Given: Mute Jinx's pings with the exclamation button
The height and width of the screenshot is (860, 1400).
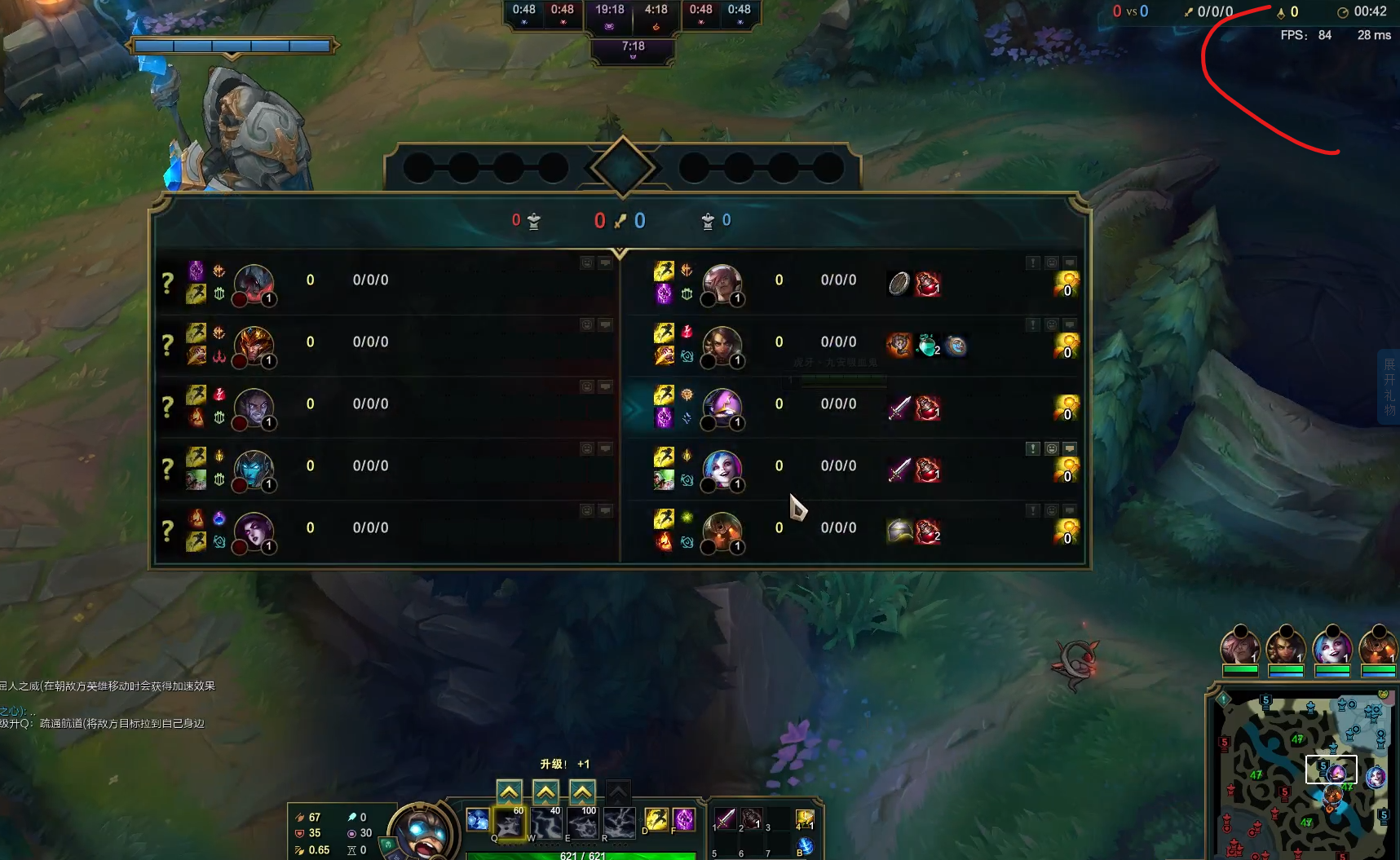Looking at the screenshot, I should click(1033, 448).
